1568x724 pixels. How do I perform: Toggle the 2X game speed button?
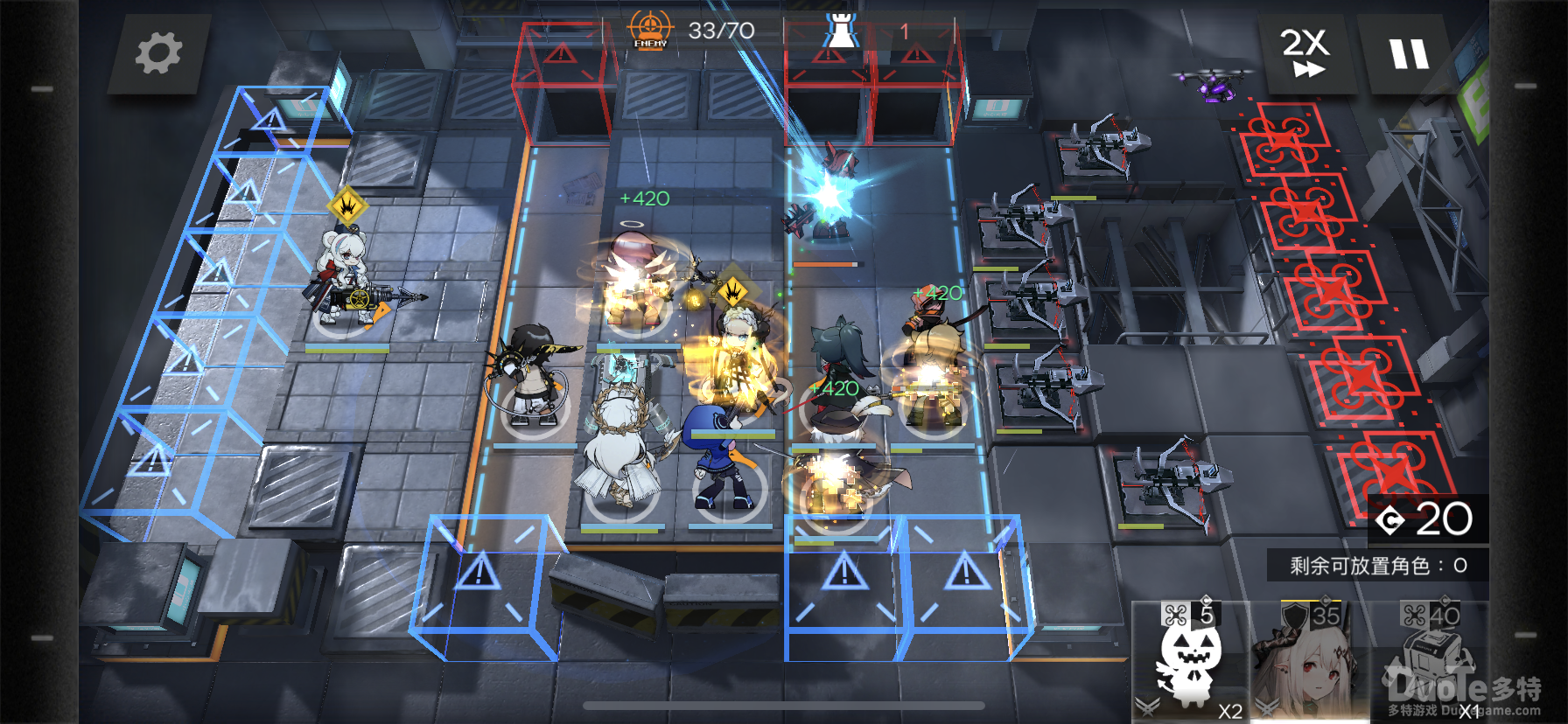coord(1305,52)
